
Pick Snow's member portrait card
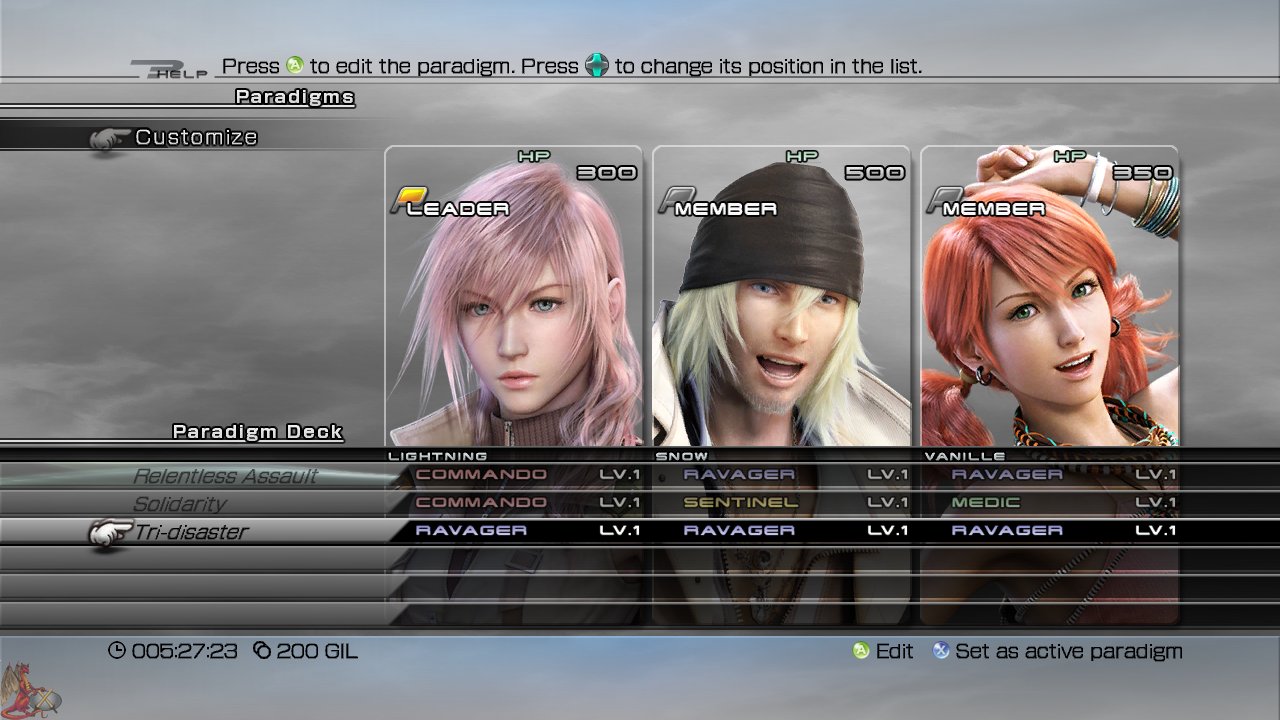point(781,295)
